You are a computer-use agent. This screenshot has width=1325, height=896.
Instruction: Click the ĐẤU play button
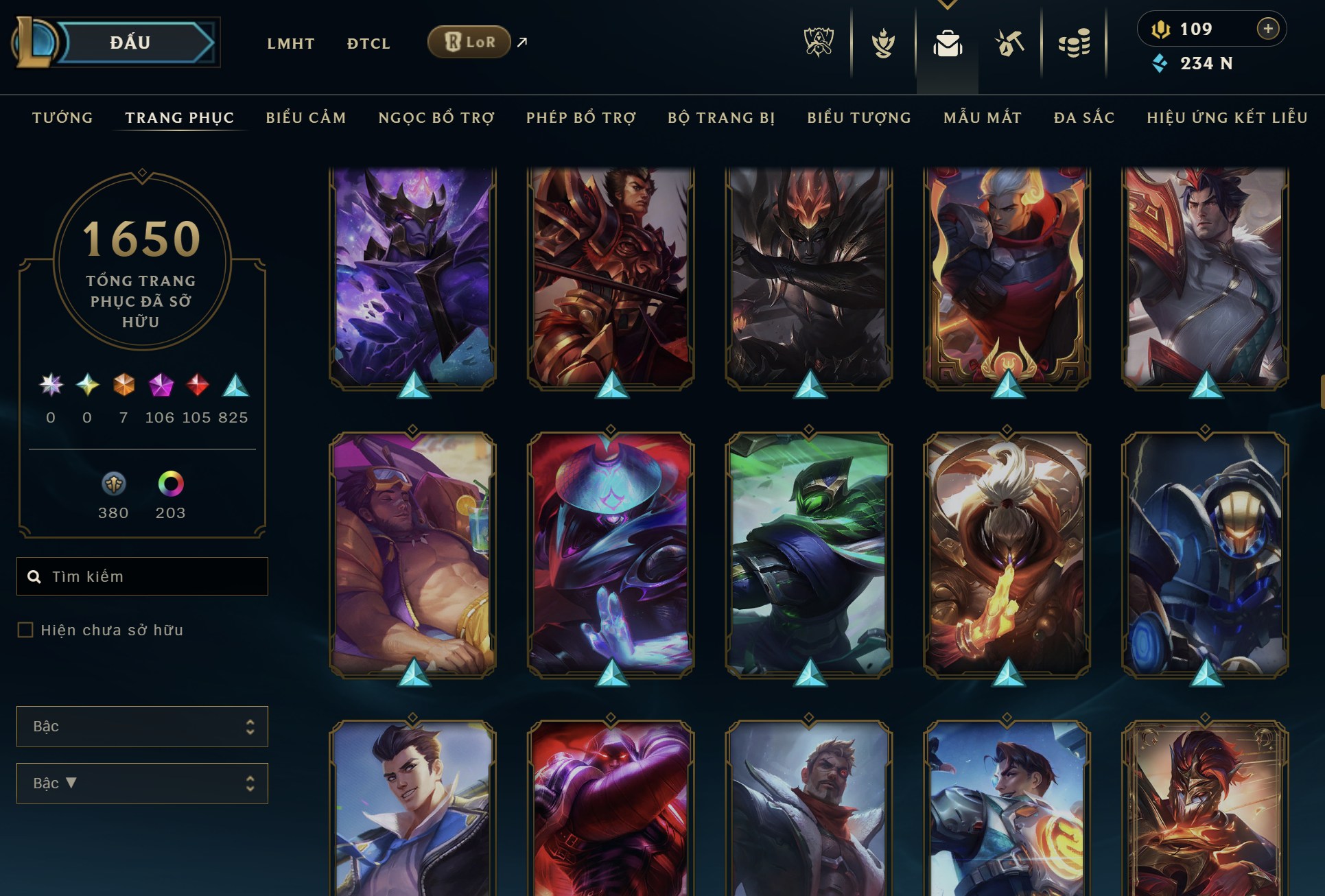[130, 42]
